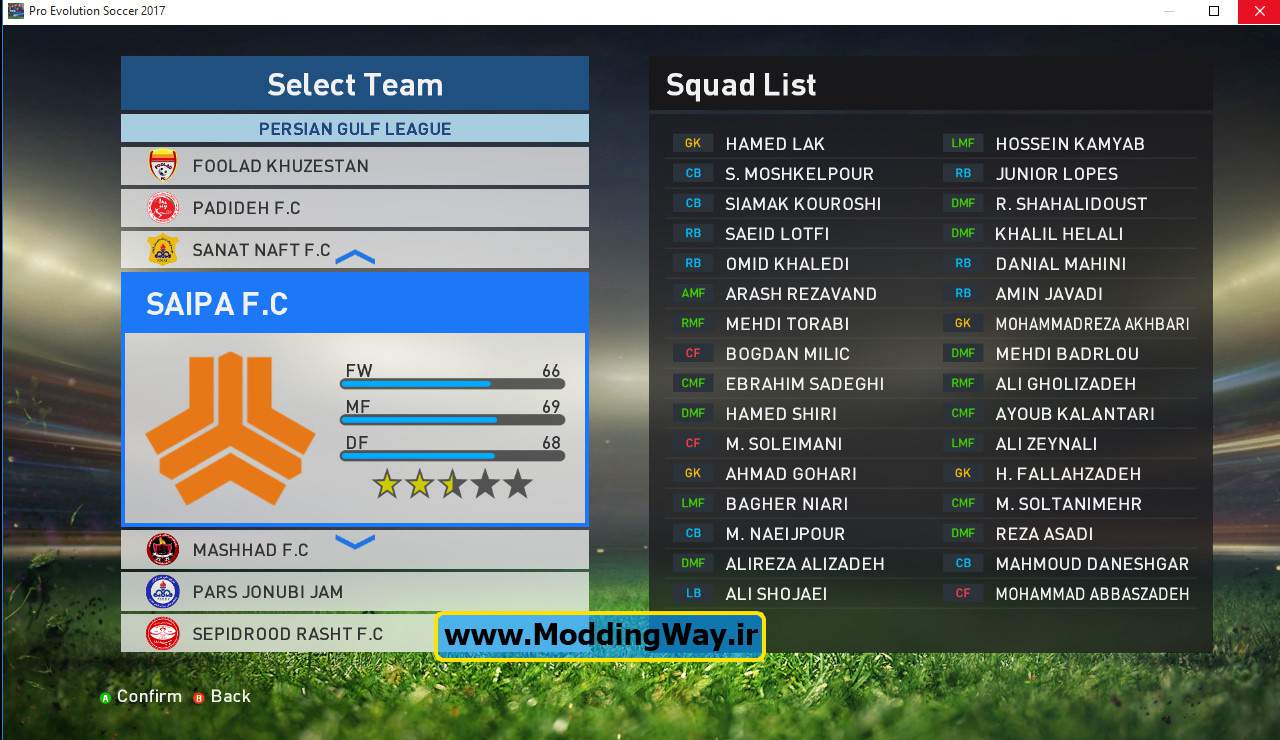Select goalkeeper Hamed Lak in squad list
This screenshot has height=740, width=1280.
pyautogui.click(x=775, y=144)
